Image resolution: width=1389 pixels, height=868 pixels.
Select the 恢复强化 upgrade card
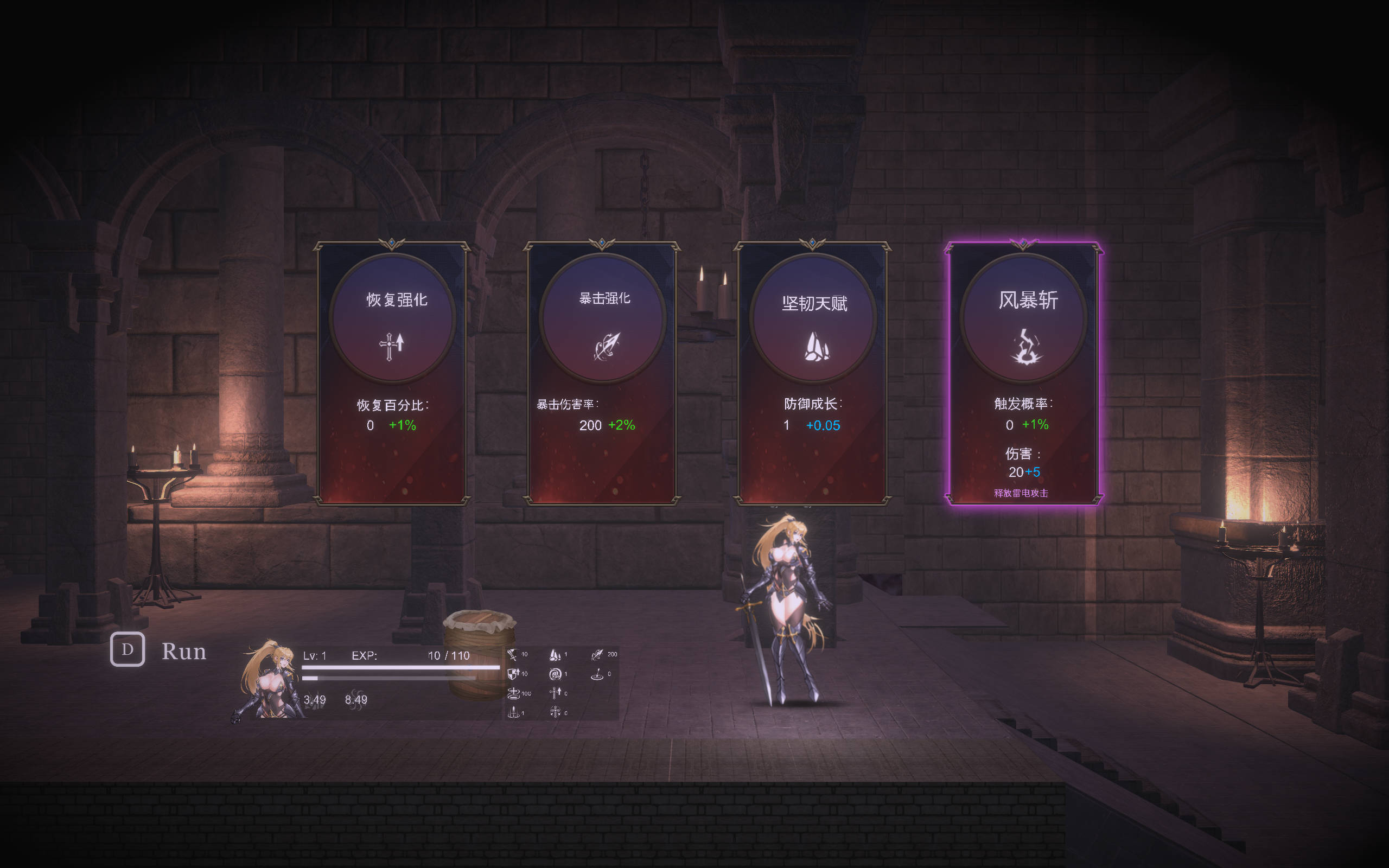[x=392, y=373]
